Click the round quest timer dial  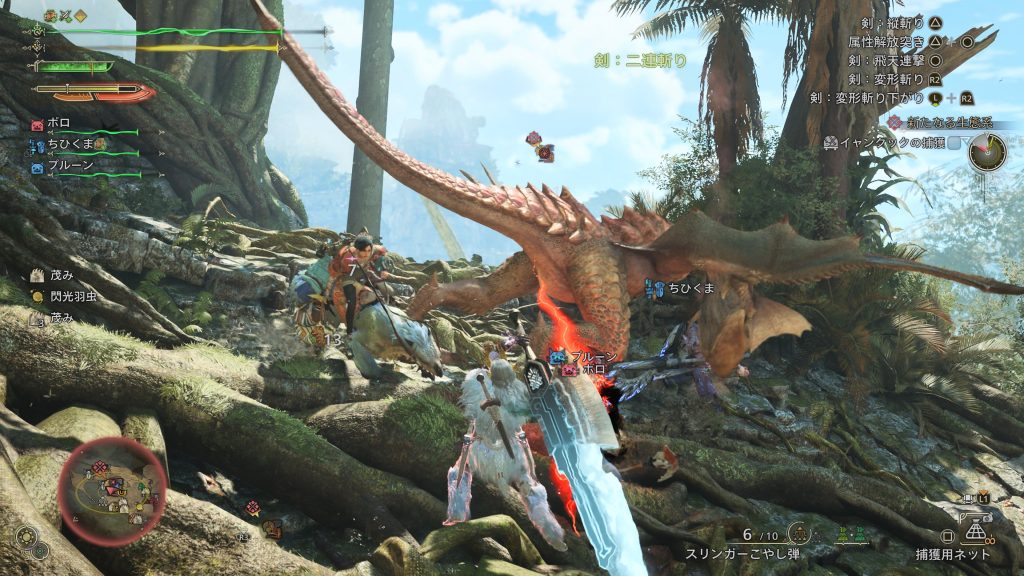(986, 152)
